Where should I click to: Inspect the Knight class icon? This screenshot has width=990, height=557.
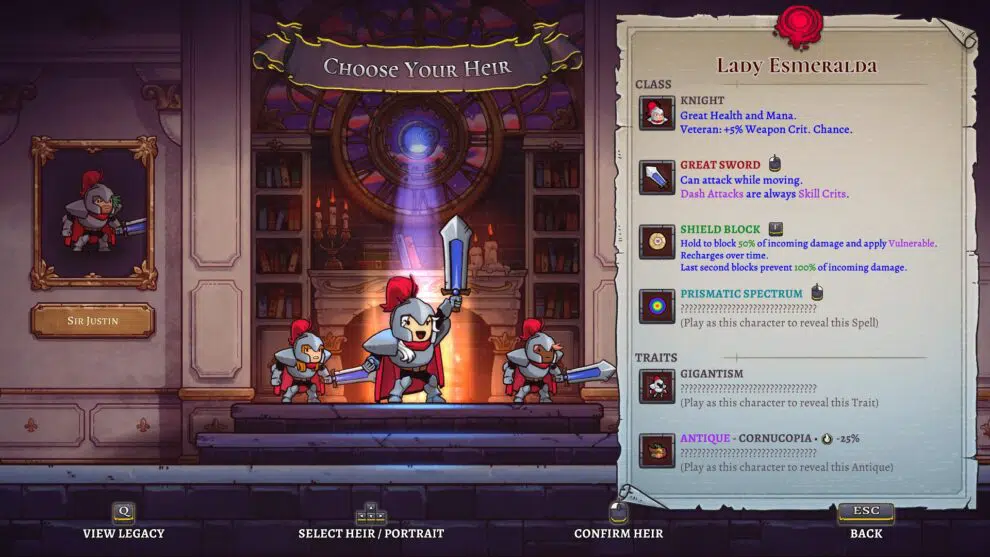point(656,113)
